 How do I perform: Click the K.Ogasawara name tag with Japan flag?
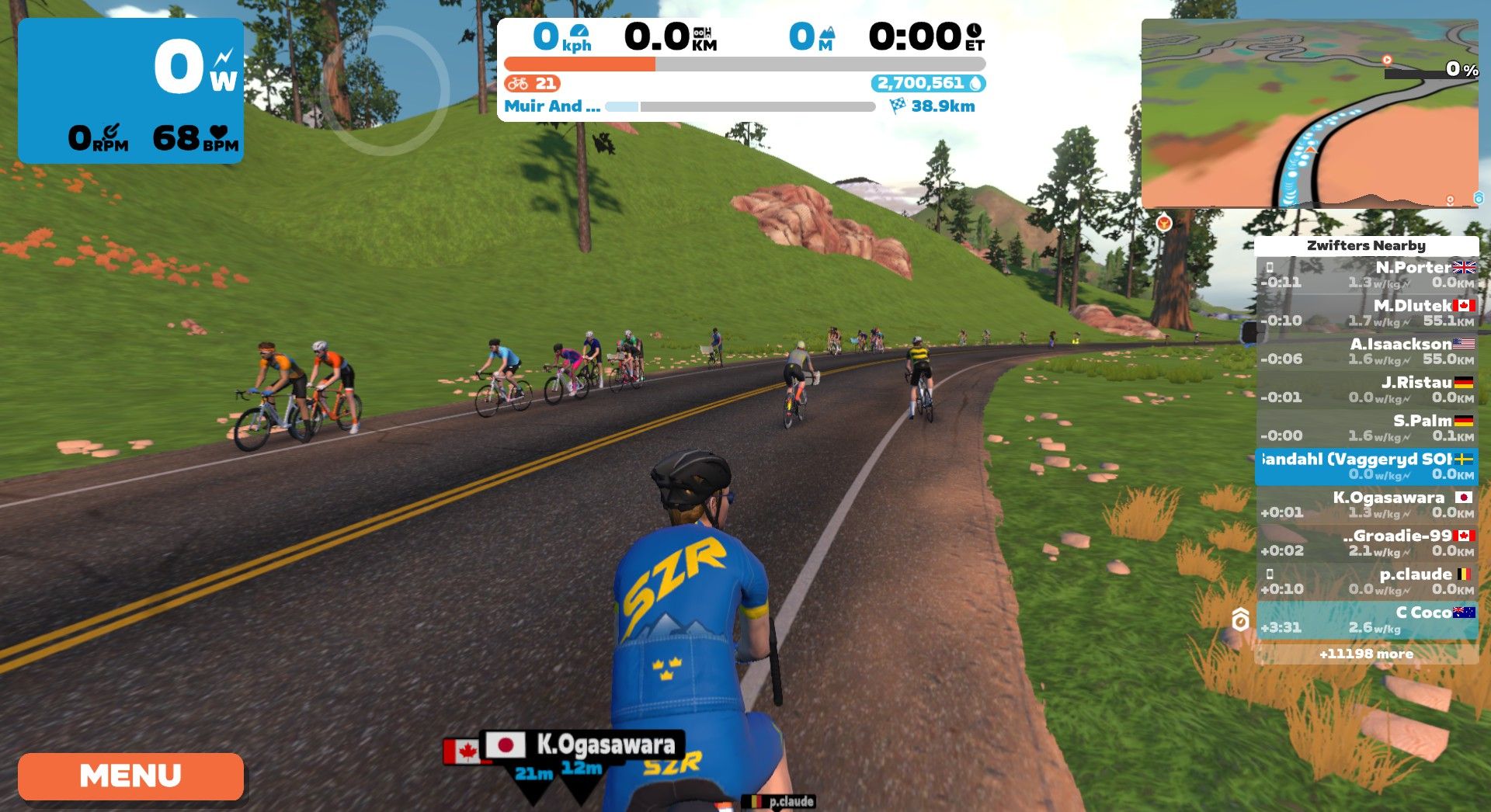(x=582, y=745)
